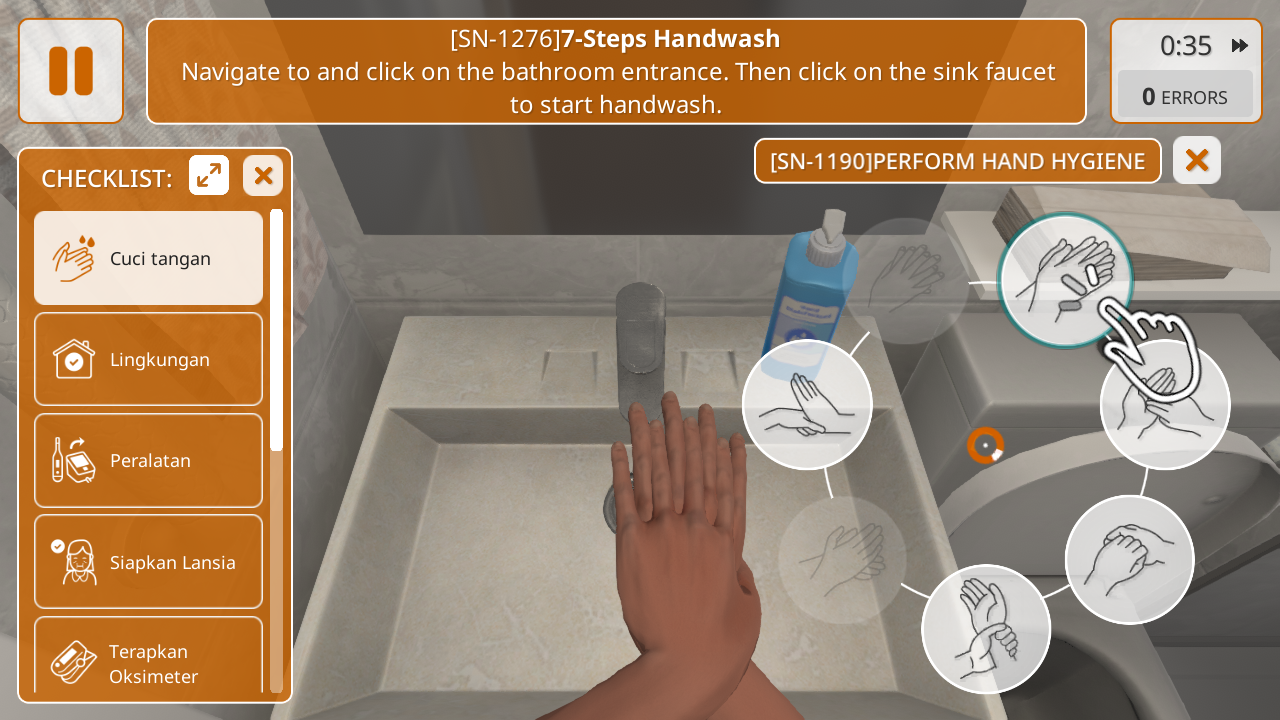Close the checklist panel
Image resolution: width=1280 pixels, height=720 pixels.
pyautogui.click(x=263, y=176)
